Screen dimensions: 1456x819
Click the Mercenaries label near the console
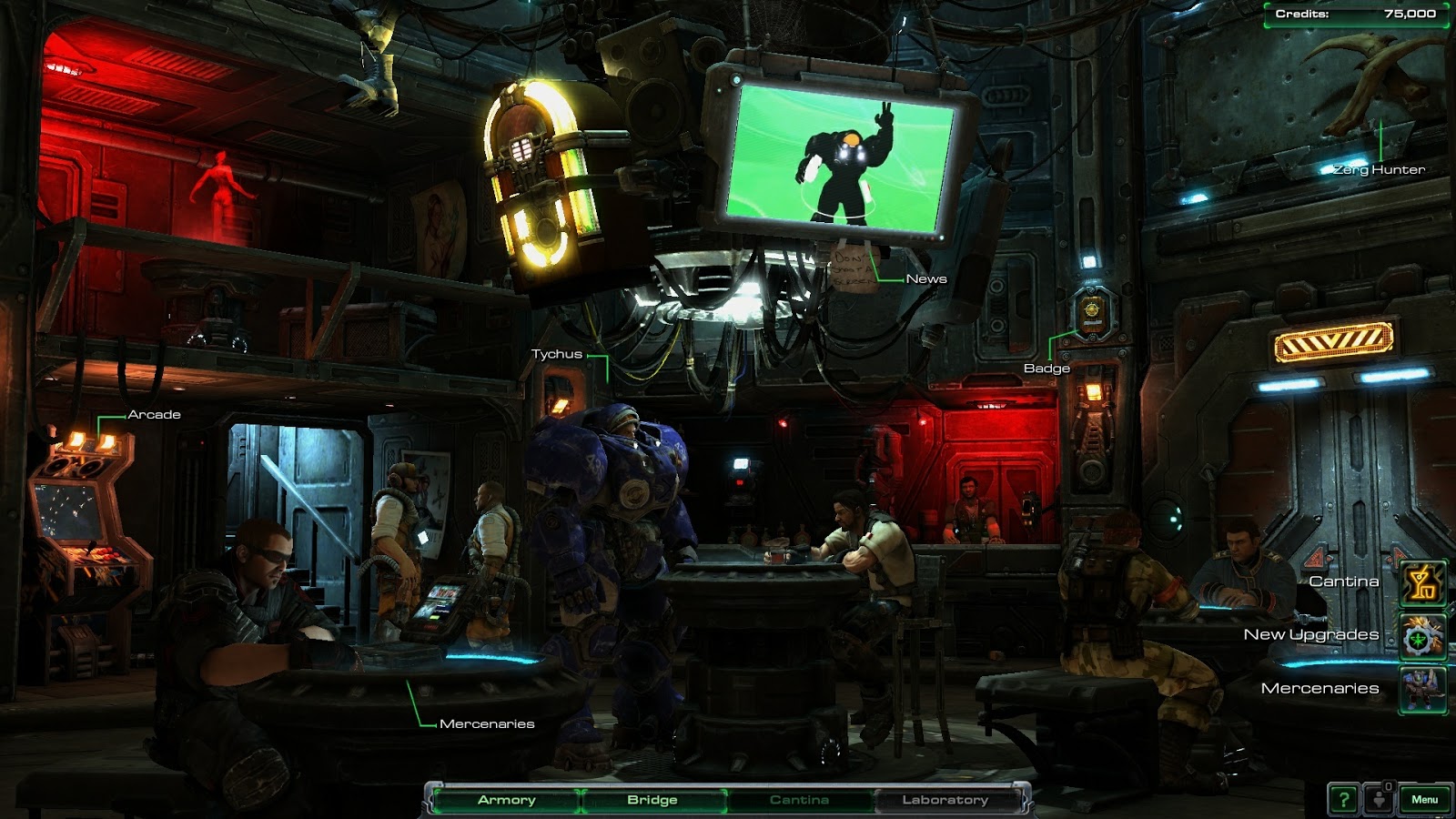487,726
